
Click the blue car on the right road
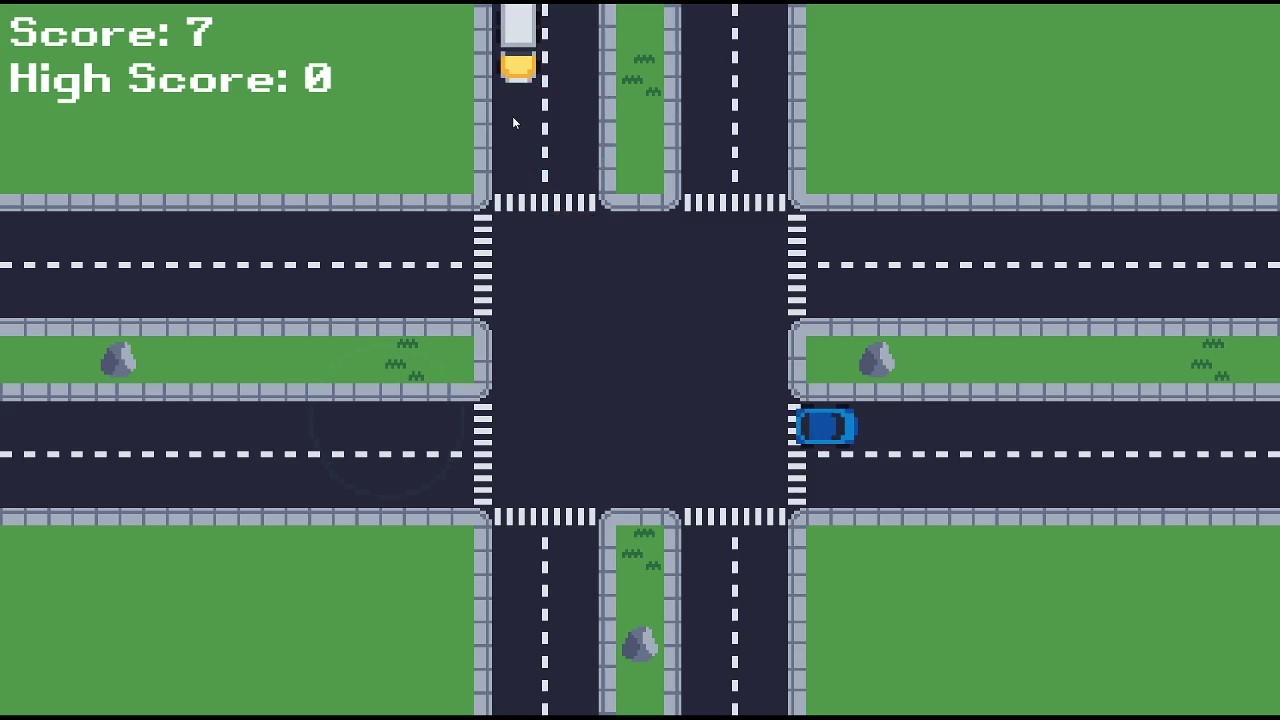(826, 426)
